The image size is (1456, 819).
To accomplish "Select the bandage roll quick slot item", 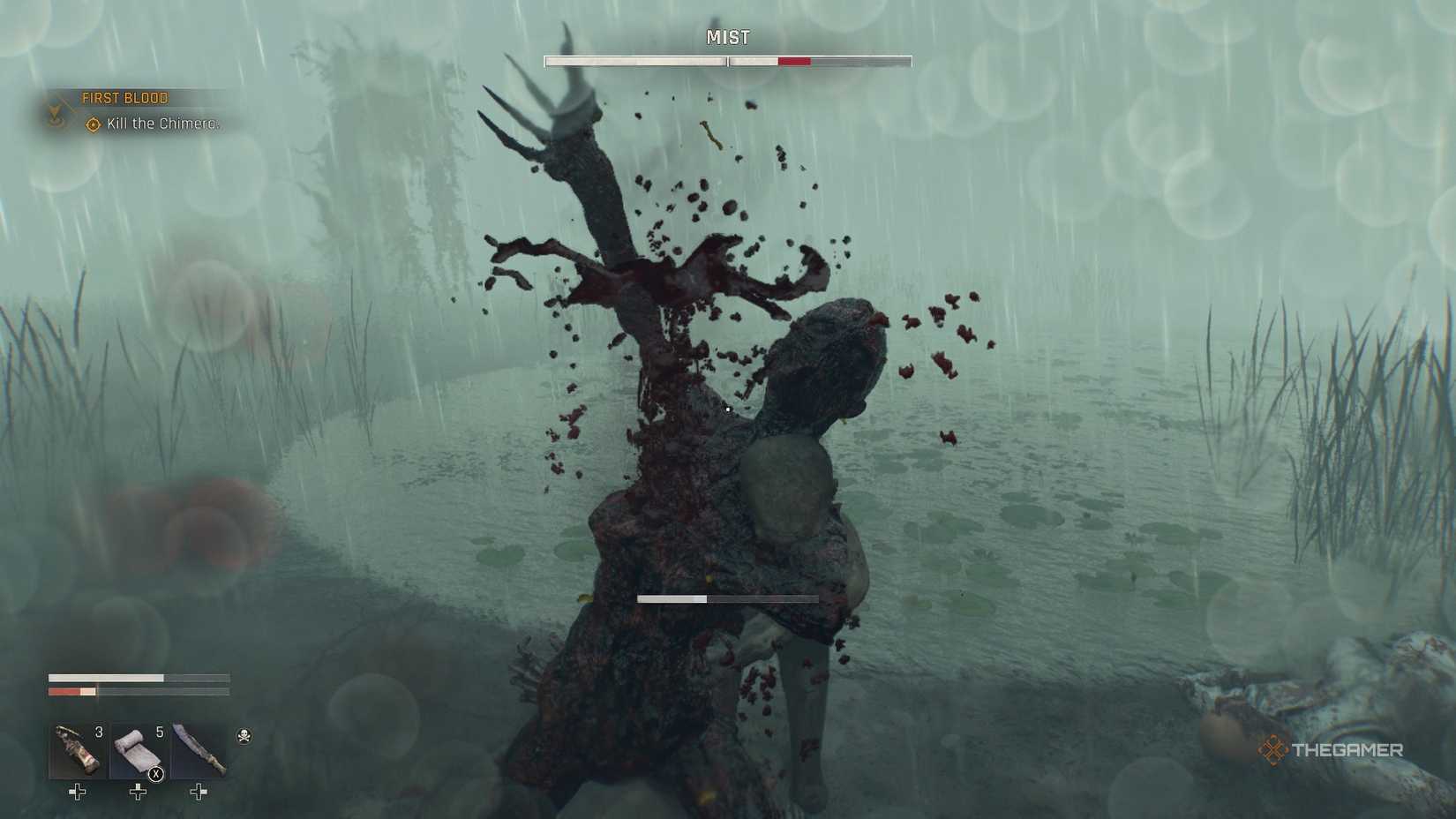I will click(137, 750).
